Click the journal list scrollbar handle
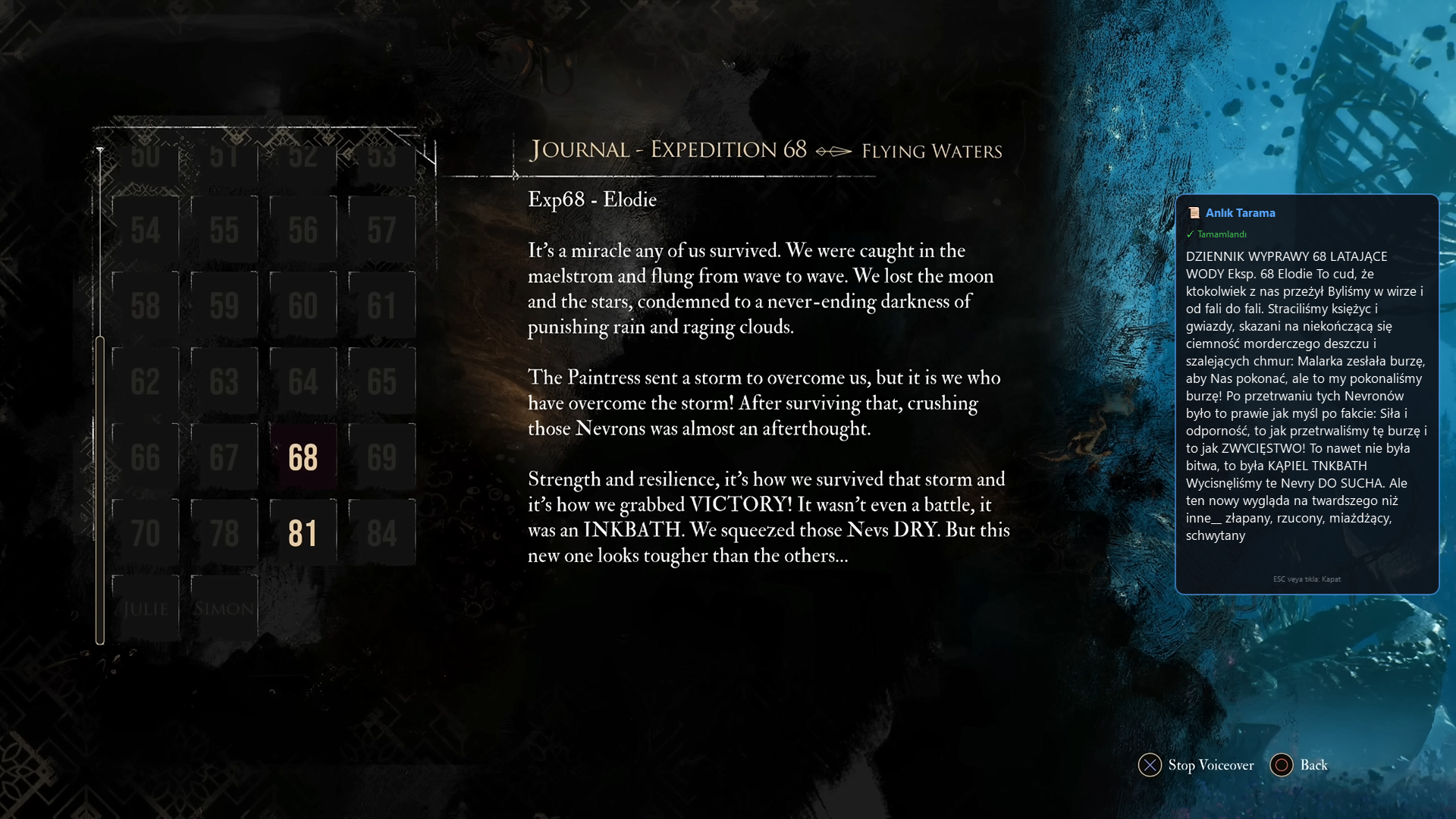 pyautogui.click(x=100, y=490)
